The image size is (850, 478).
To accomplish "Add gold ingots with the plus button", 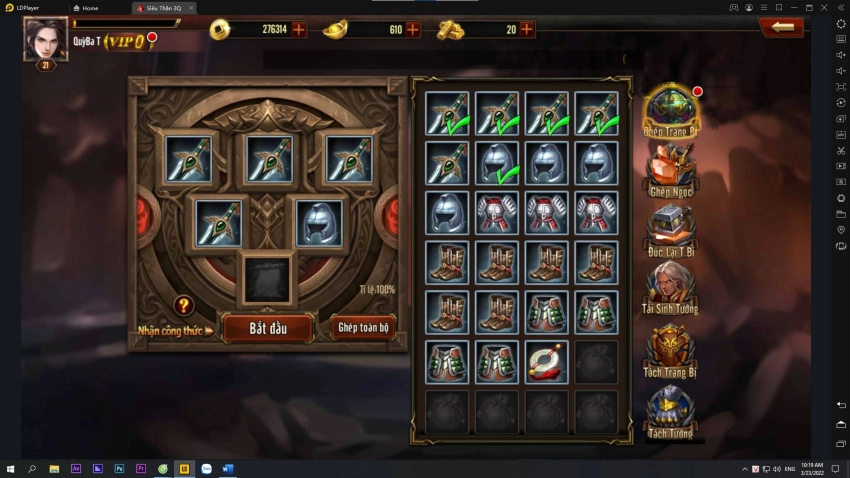I will [x=413, y=29].
